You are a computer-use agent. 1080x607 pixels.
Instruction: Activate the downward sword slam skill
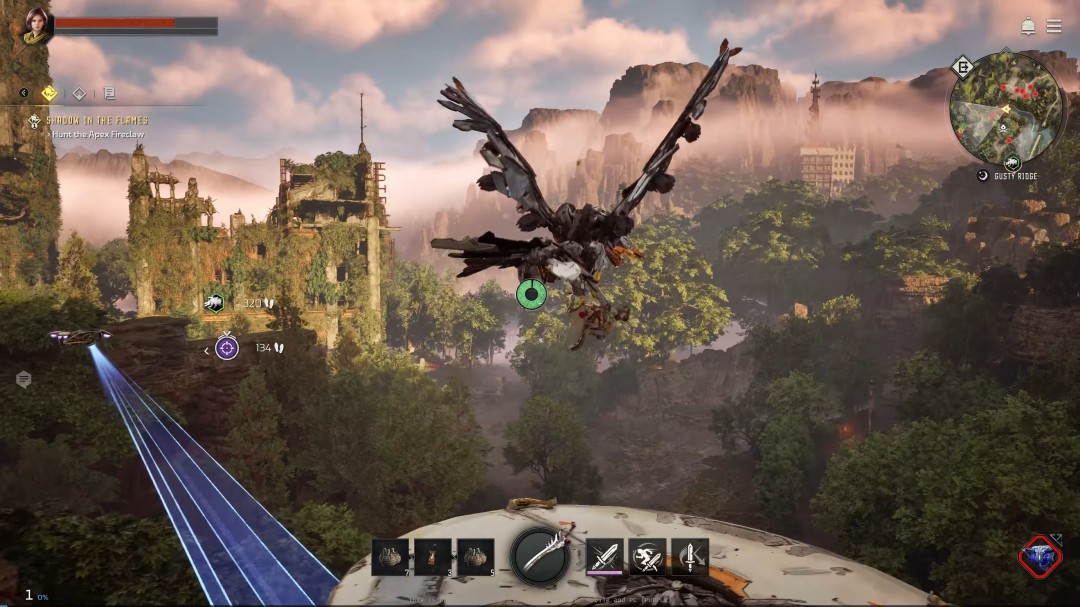click(x=690, y=557)
